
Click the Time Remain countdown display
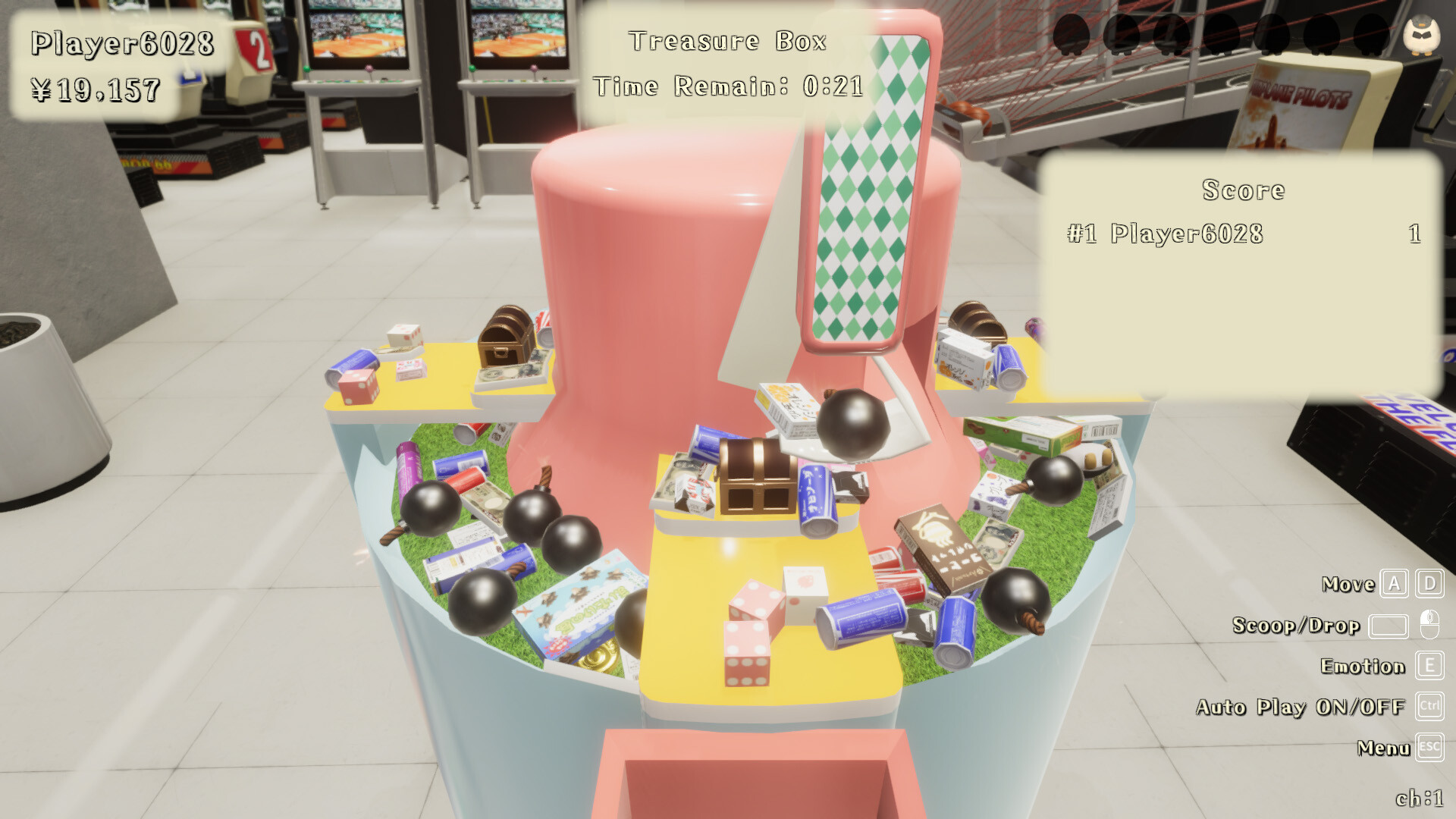click(730, 86)
